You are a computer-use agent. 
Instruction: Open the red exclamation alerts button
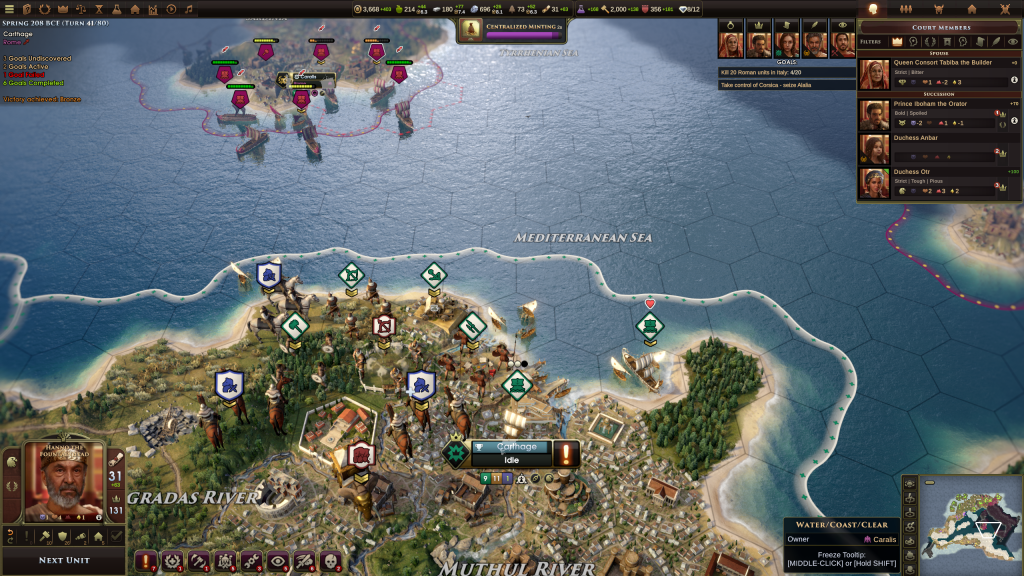(x=147, y=562)
